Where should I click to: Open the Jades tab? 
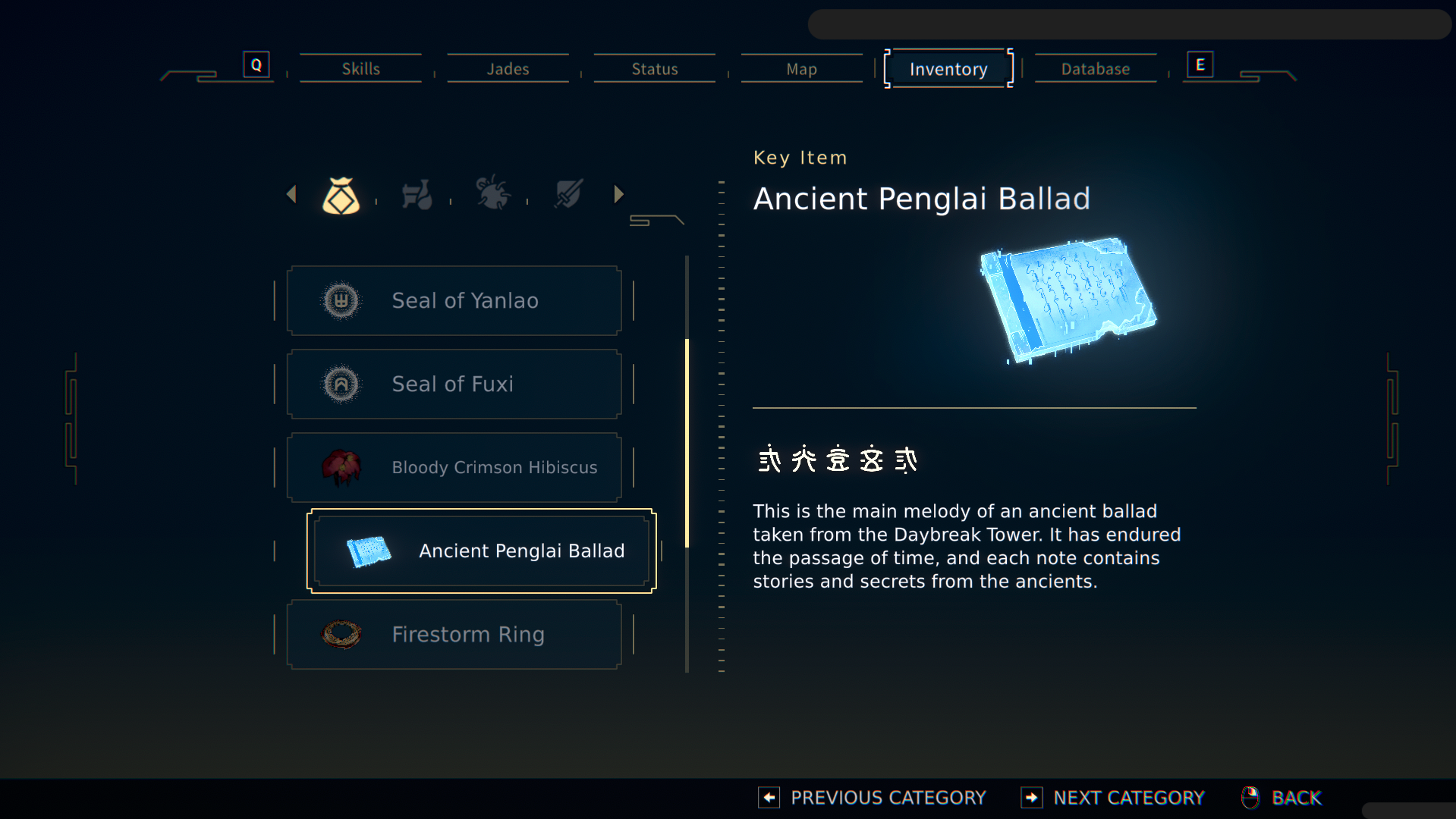[x=508, y=69]
